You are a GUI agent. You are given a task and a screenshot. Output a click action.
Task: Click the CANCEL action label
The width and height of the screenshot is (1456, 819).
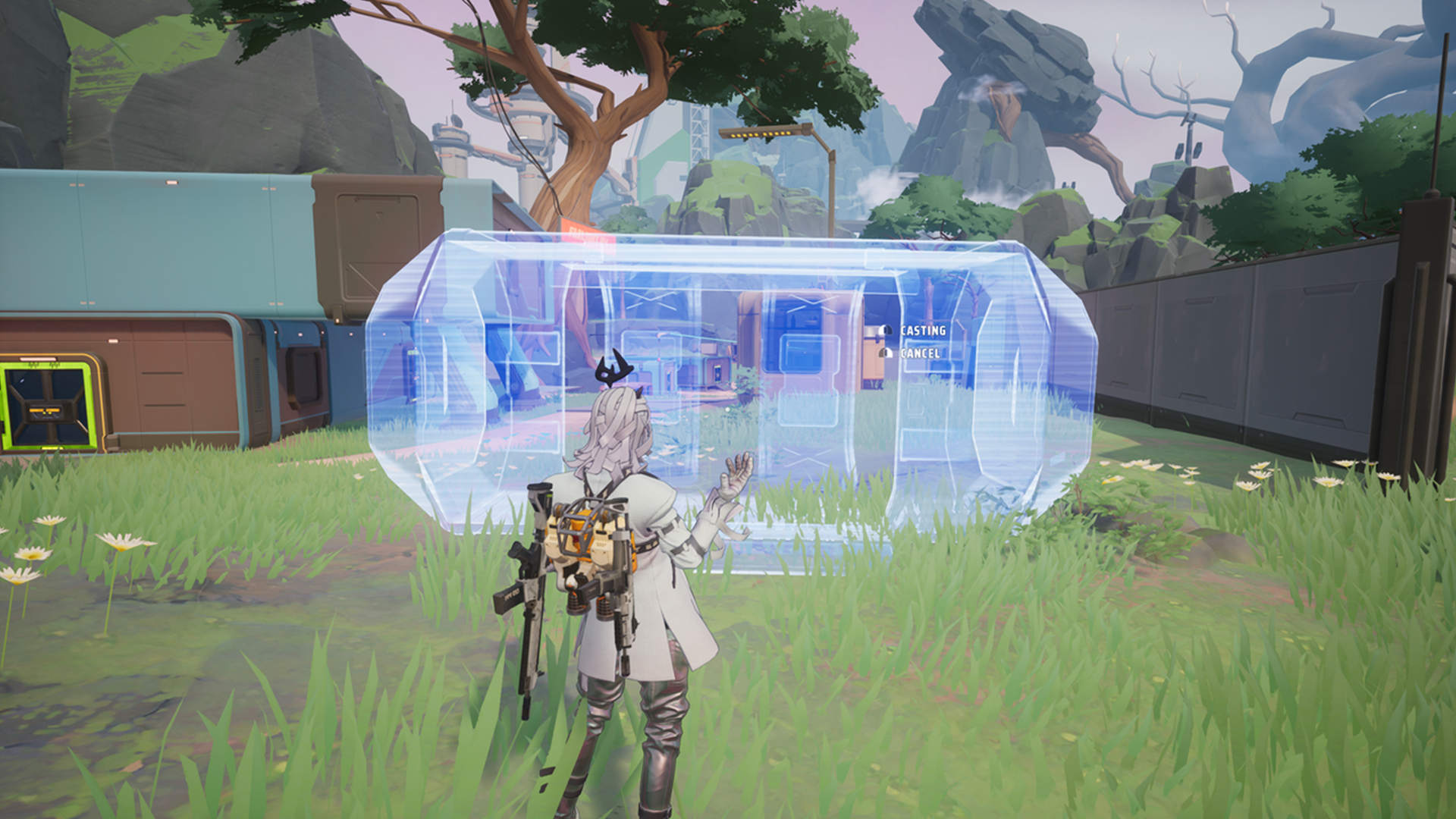click(x=919, y=353)
